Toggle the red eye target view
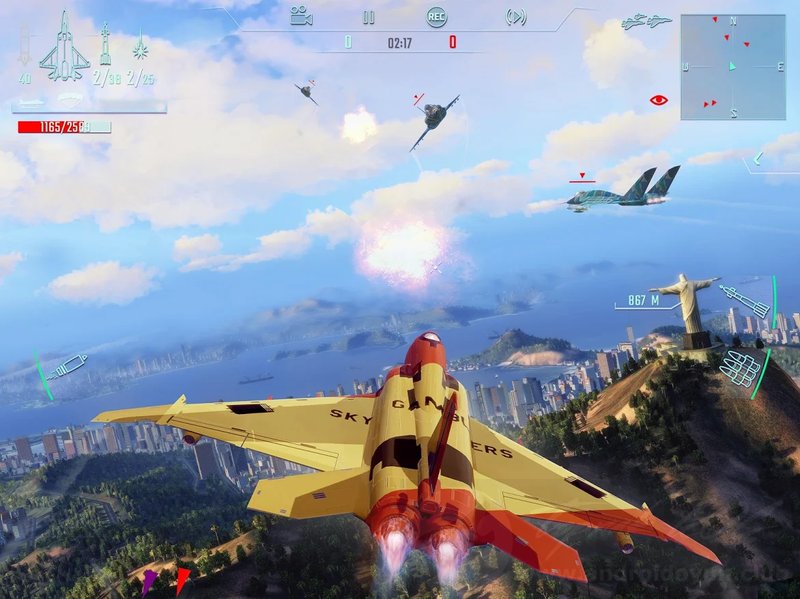The image size is (800, 599). point(658,99)
